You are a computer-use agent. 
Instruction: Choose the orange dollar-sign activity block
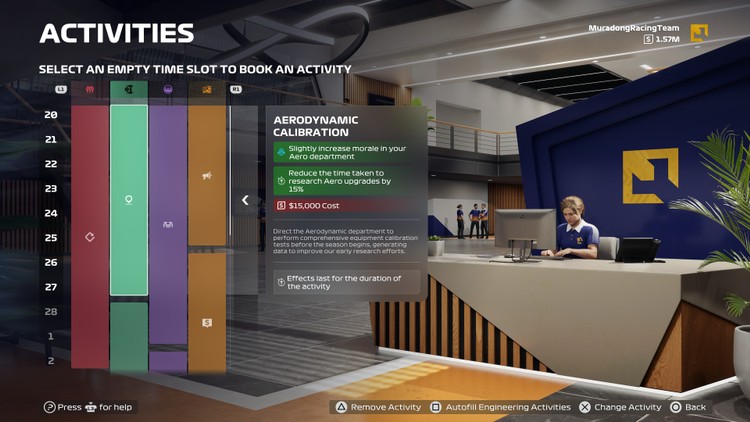click(x=207, y=322)
